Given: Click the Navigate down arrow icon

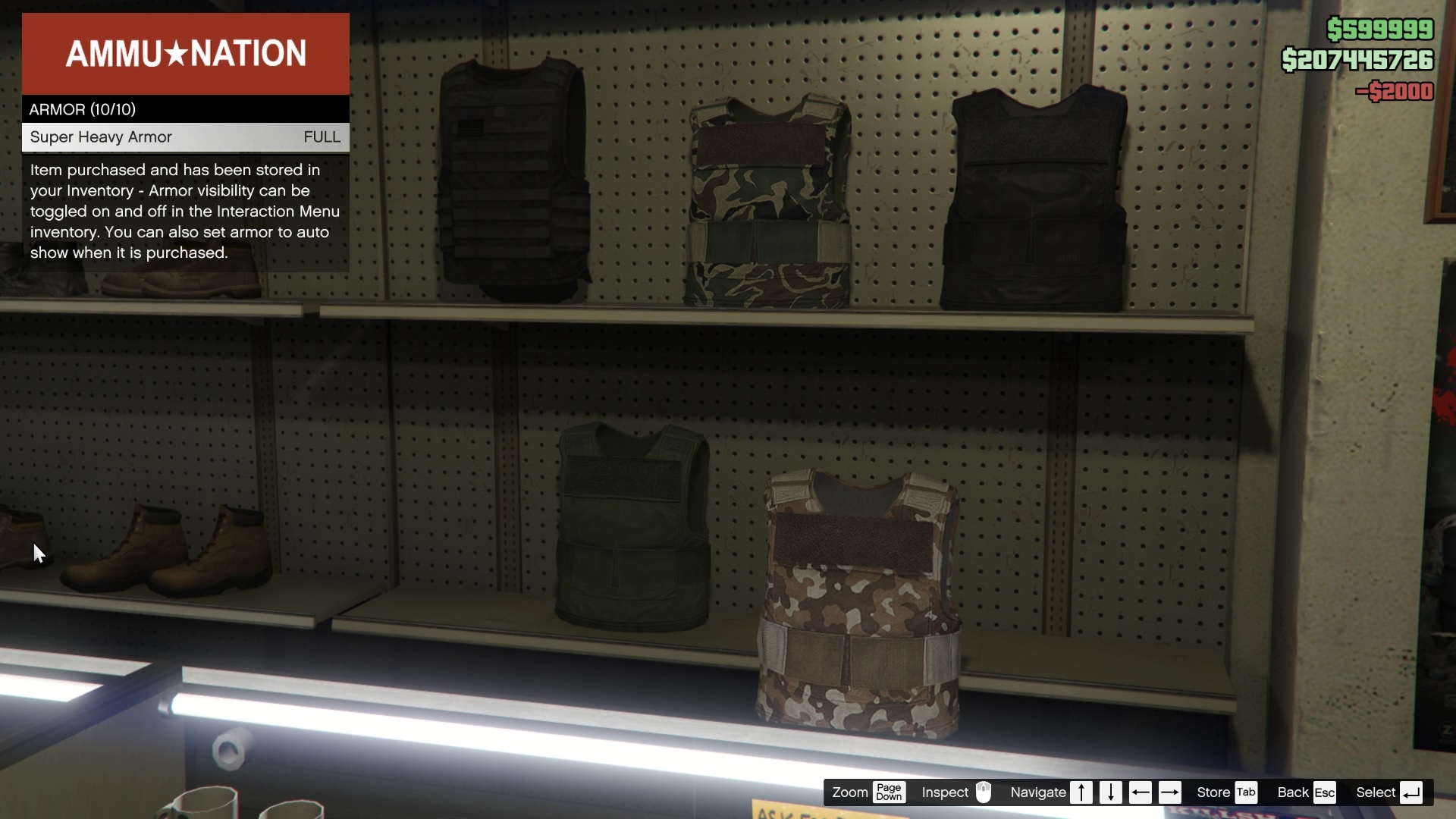Looking at the screenshot, I should click(x=1111, y=792).
